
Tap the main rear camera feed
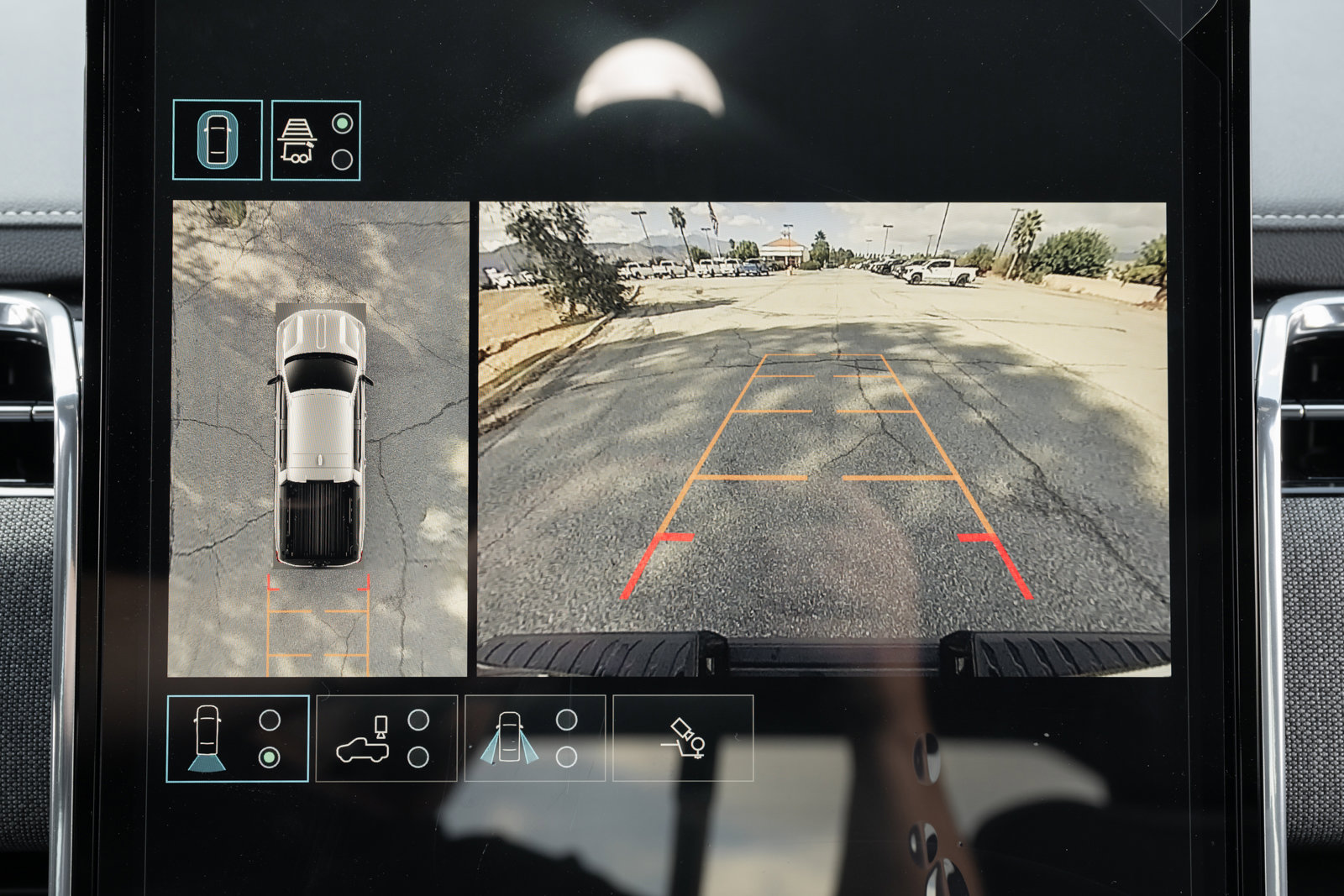click(x=823, y=437)
